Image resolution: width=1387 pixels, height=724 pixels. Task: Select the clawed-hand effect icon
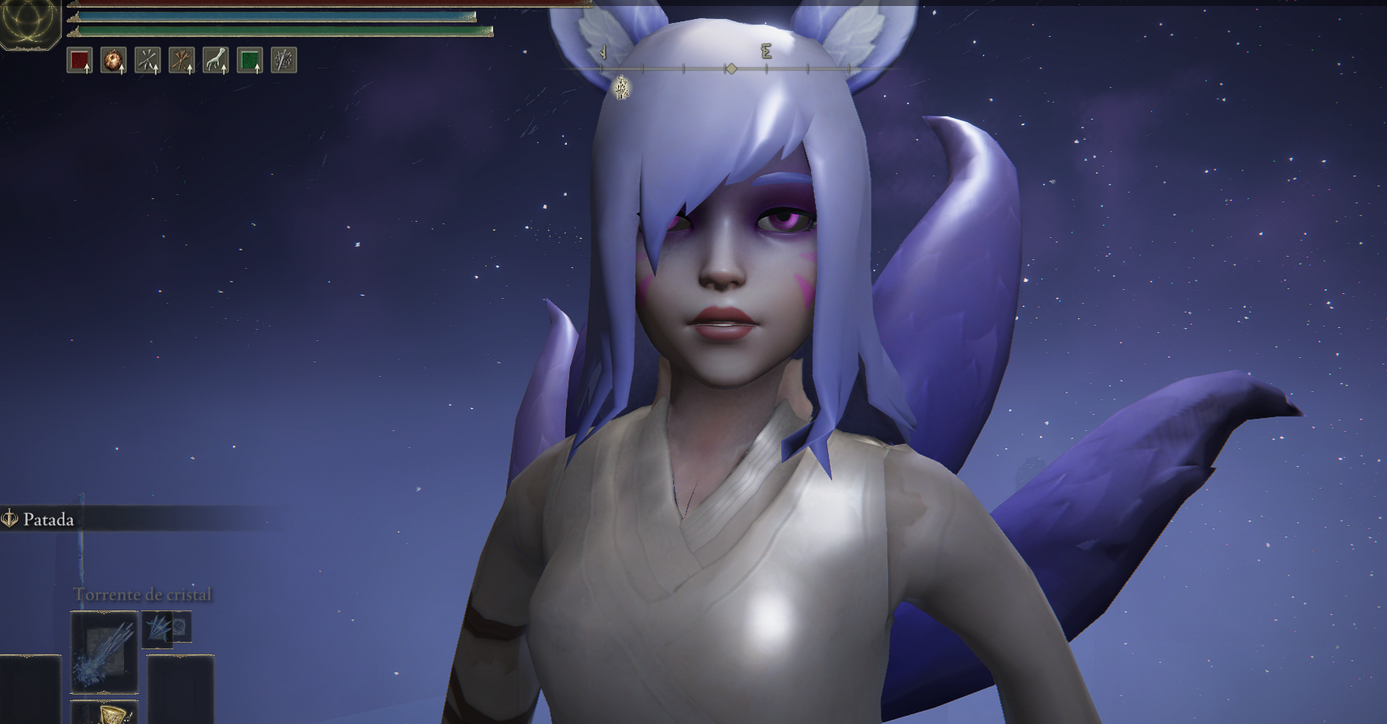coord(216,60)
